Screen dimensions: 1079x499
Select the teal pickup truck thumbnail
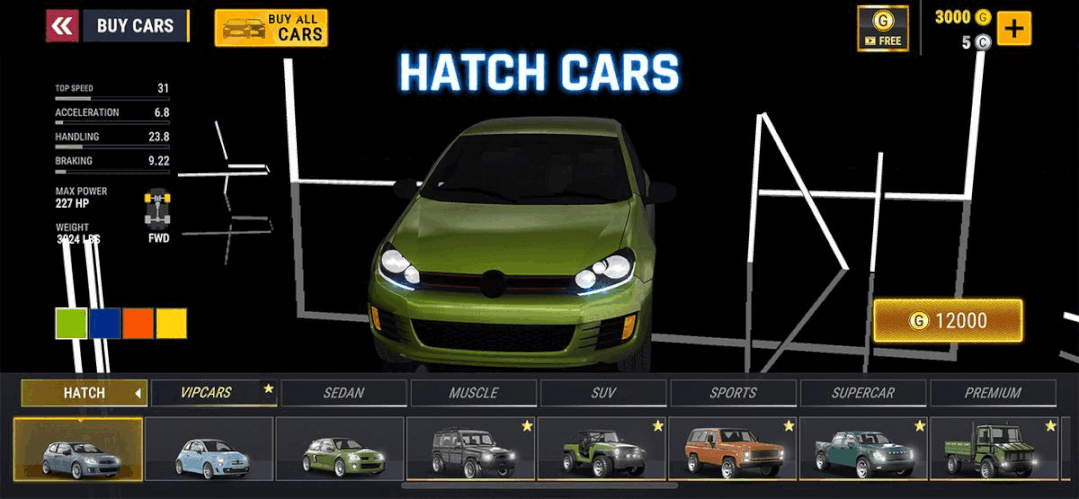(864, 450)
